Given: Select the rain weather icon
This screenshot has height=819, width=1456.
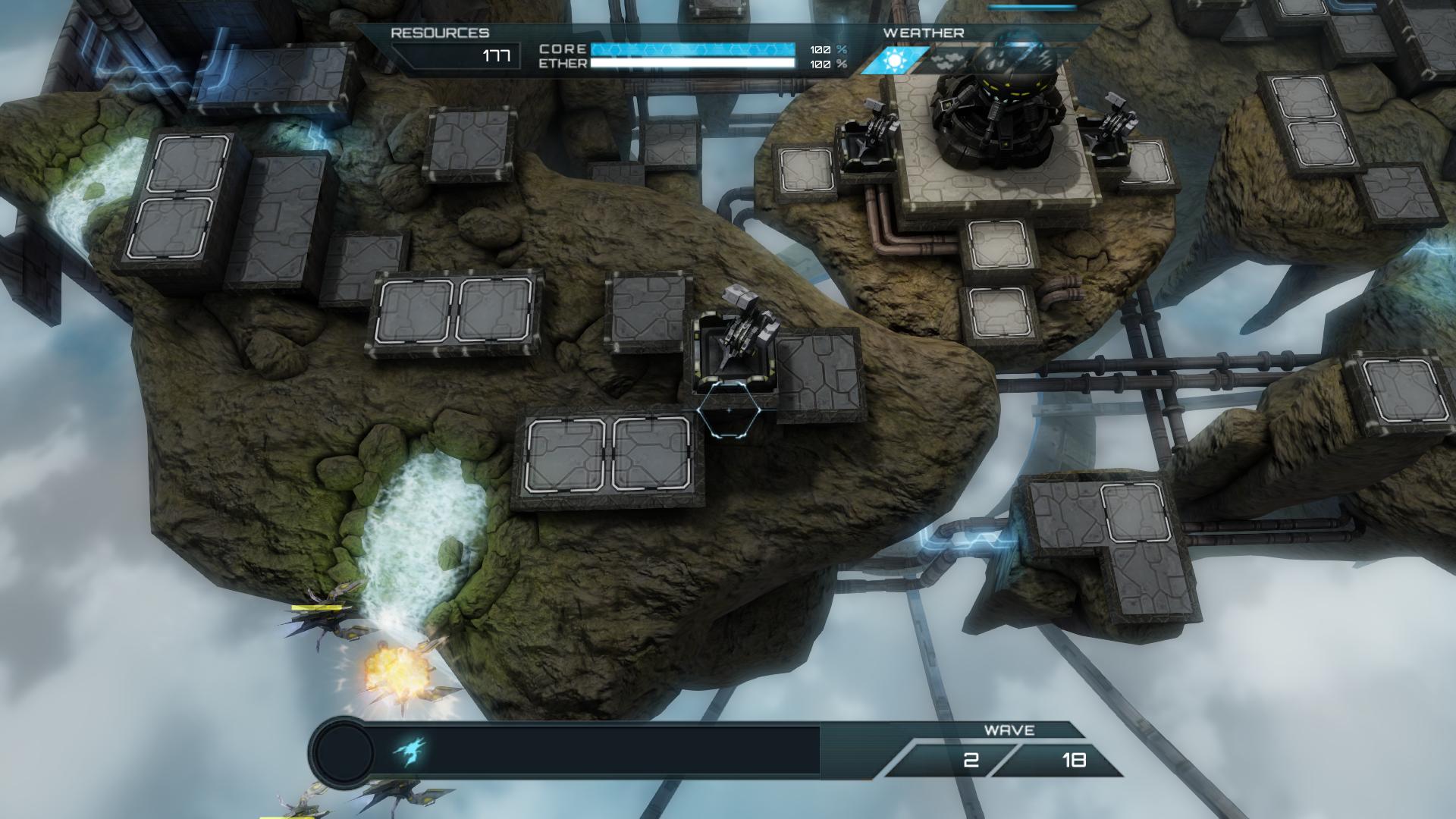Looking at the screenshot, I should coord(993,60).
